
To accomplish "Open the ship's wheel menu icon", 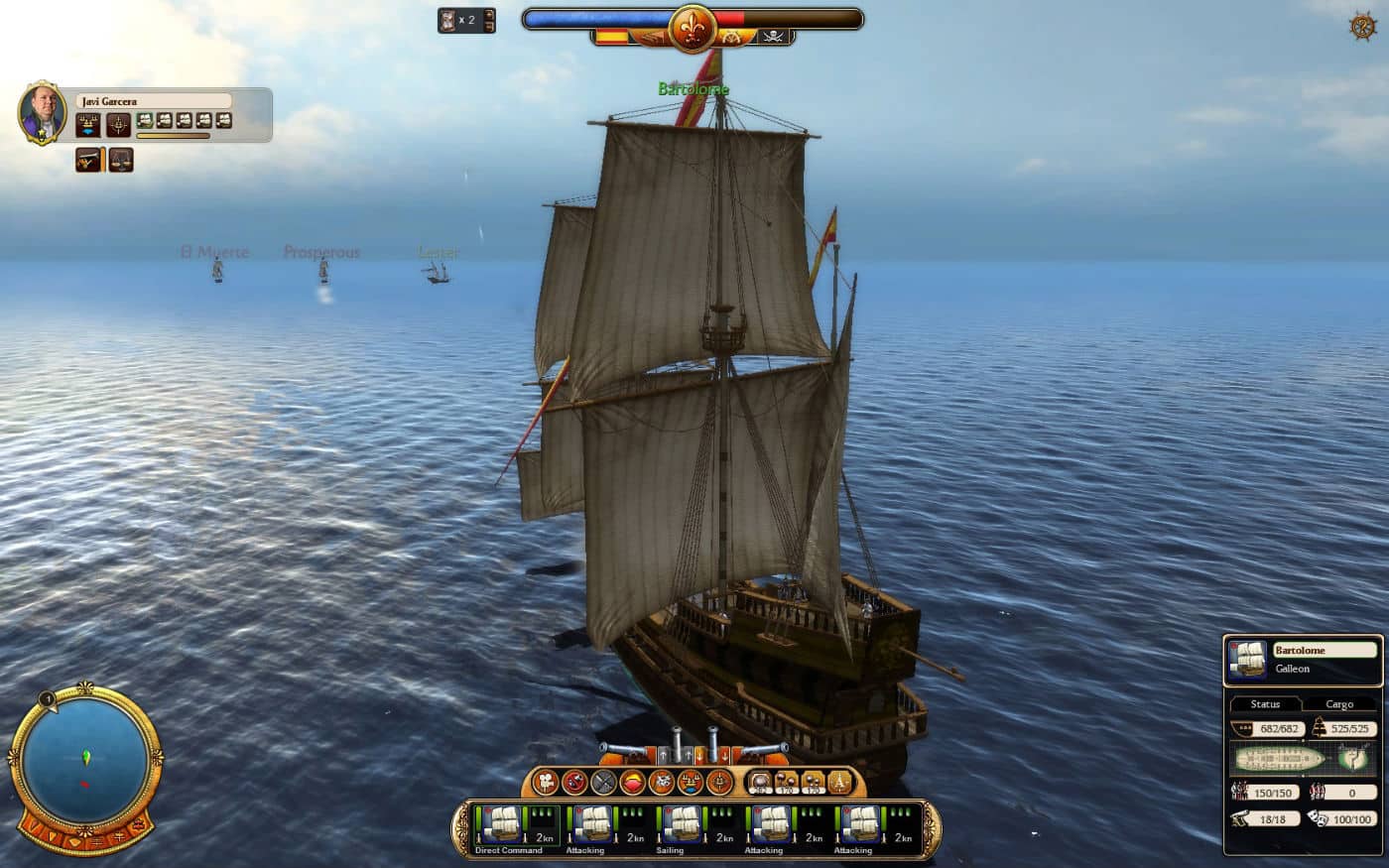I will point(1362,26).
